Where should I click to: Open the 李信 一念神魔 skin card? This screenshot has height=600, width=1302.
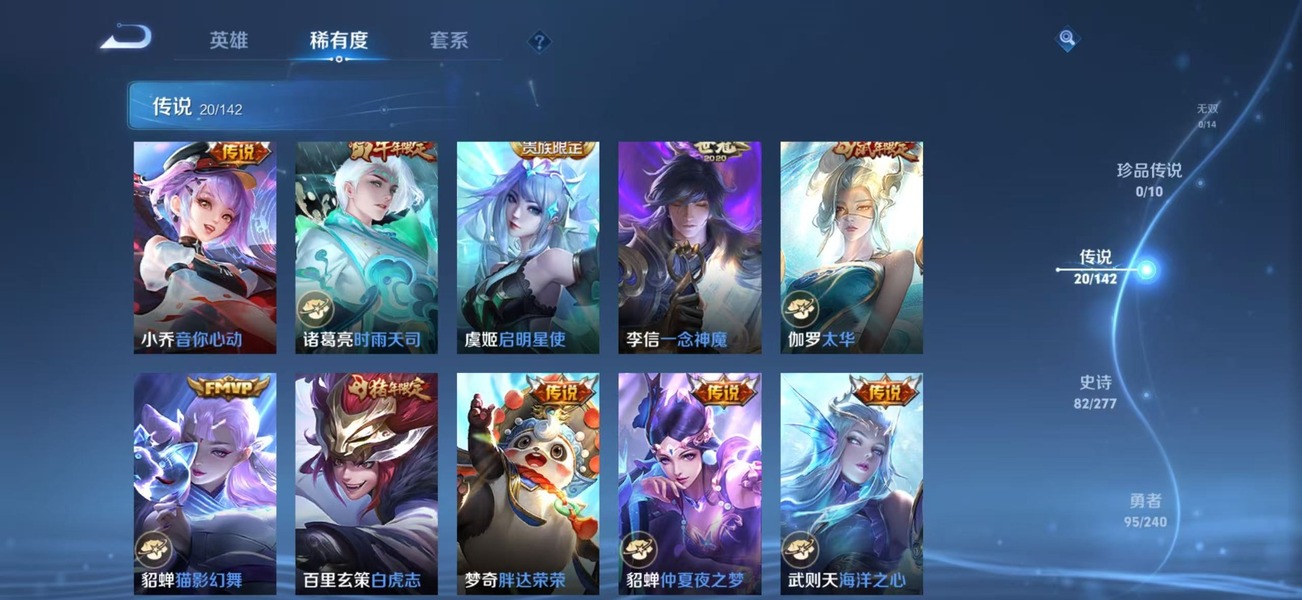[x=690, y=247]
